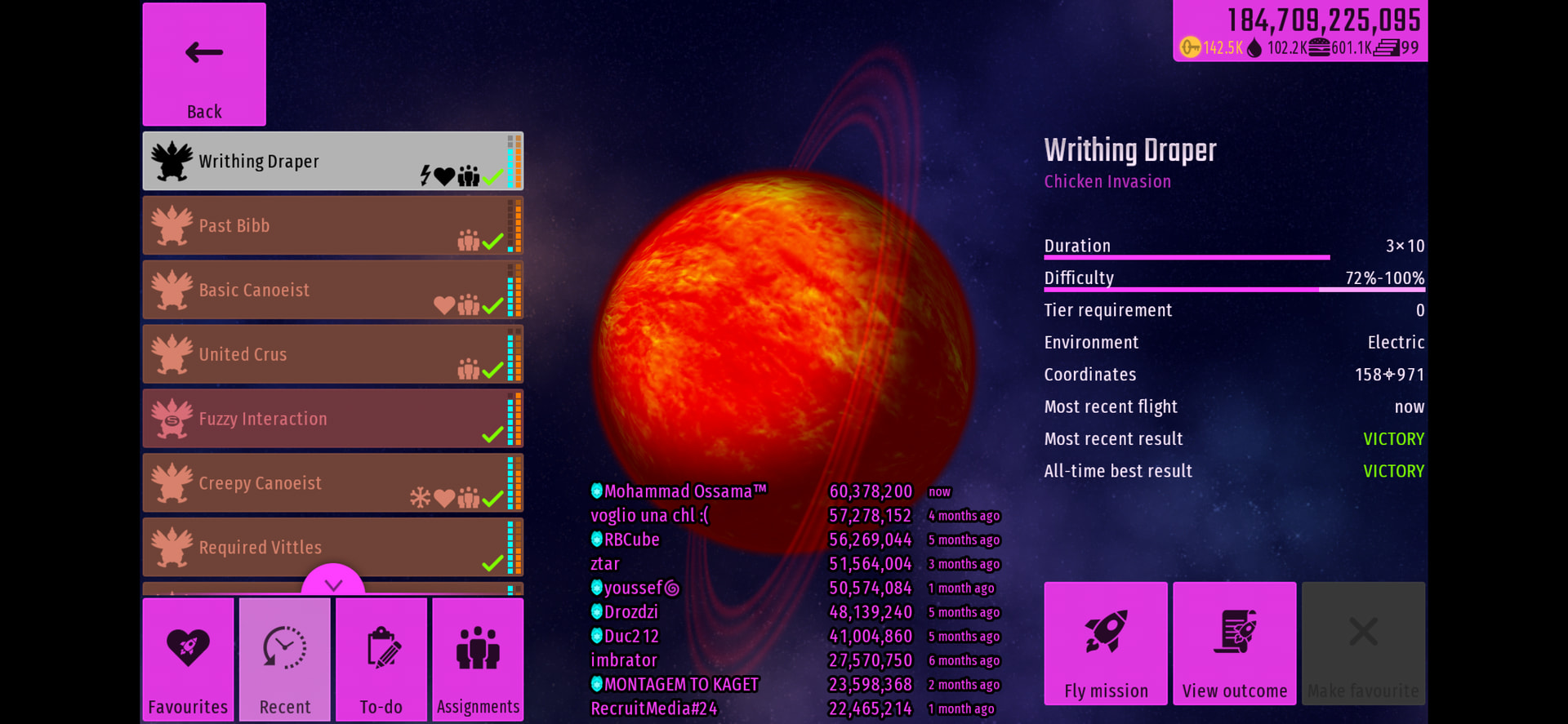Pick the Fuzzy Interaction mission
1568x724 pixels.
pos(332,419)
